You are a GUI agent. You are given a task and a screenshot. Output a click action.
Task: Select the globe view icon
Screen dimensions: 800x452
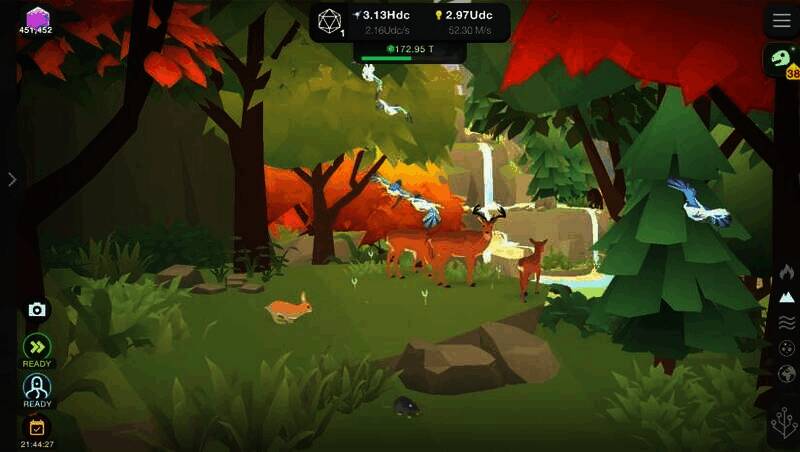click(x=787, y=373)
